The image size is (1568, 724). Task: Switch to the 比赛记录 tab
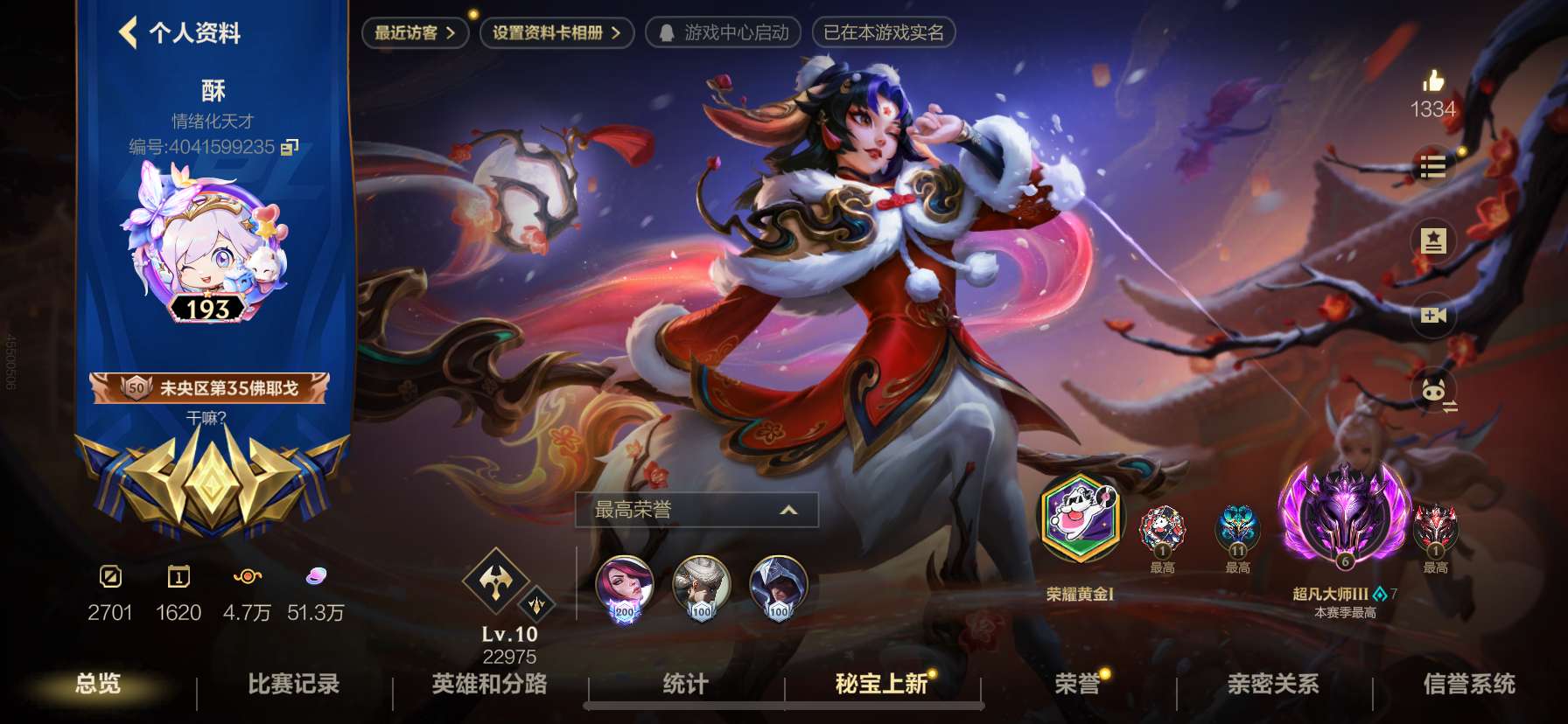coord(293,687)
